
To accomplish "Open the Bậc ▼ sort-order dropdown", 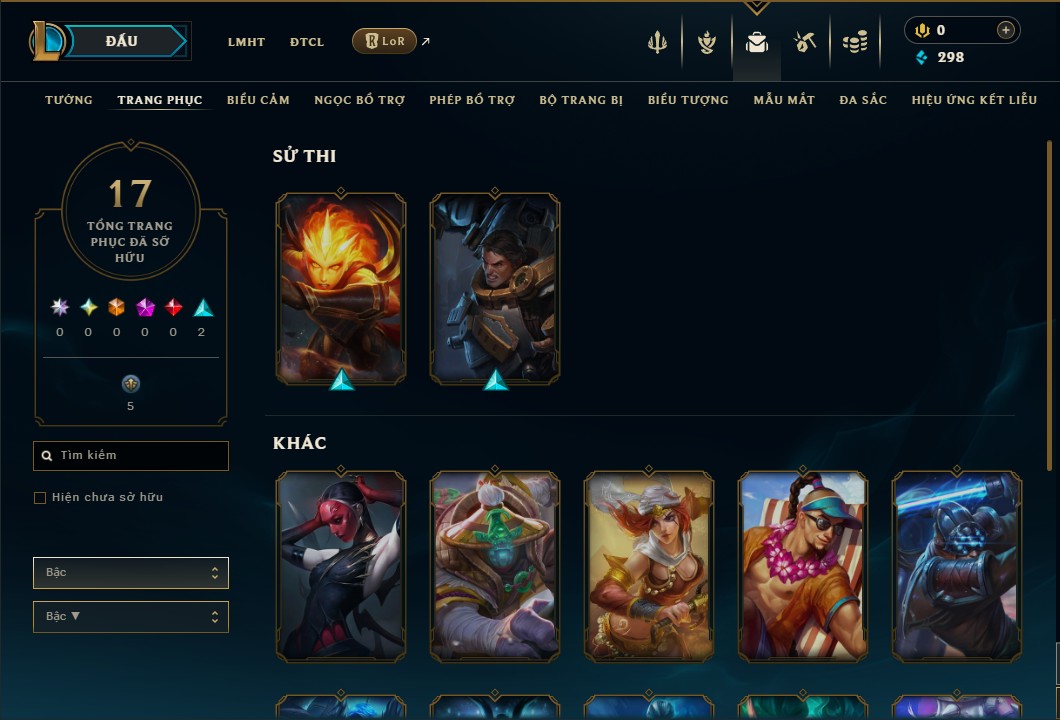I will point(131,617).
